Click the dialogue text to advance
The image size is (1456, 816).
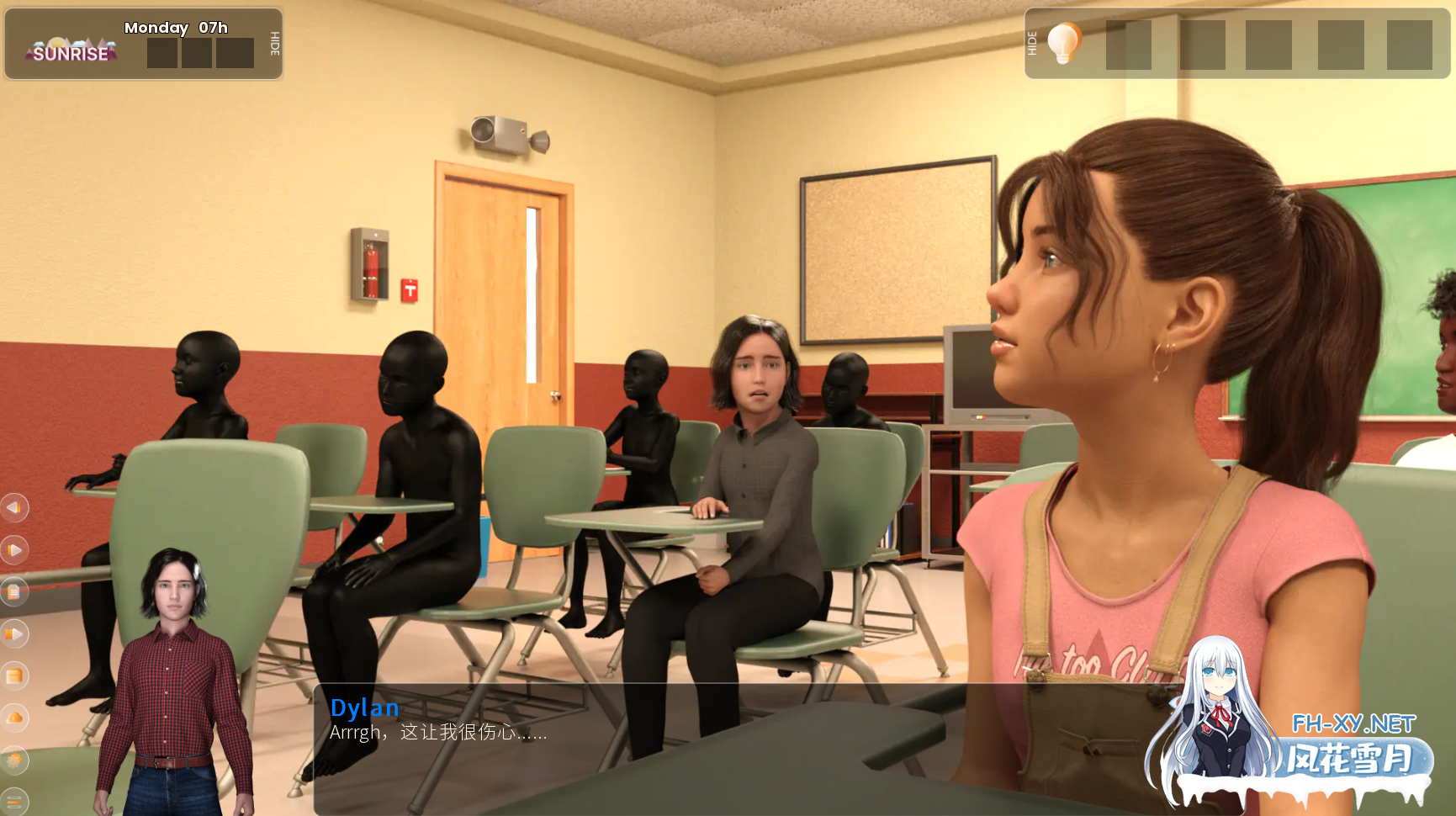tap(438, 733)
